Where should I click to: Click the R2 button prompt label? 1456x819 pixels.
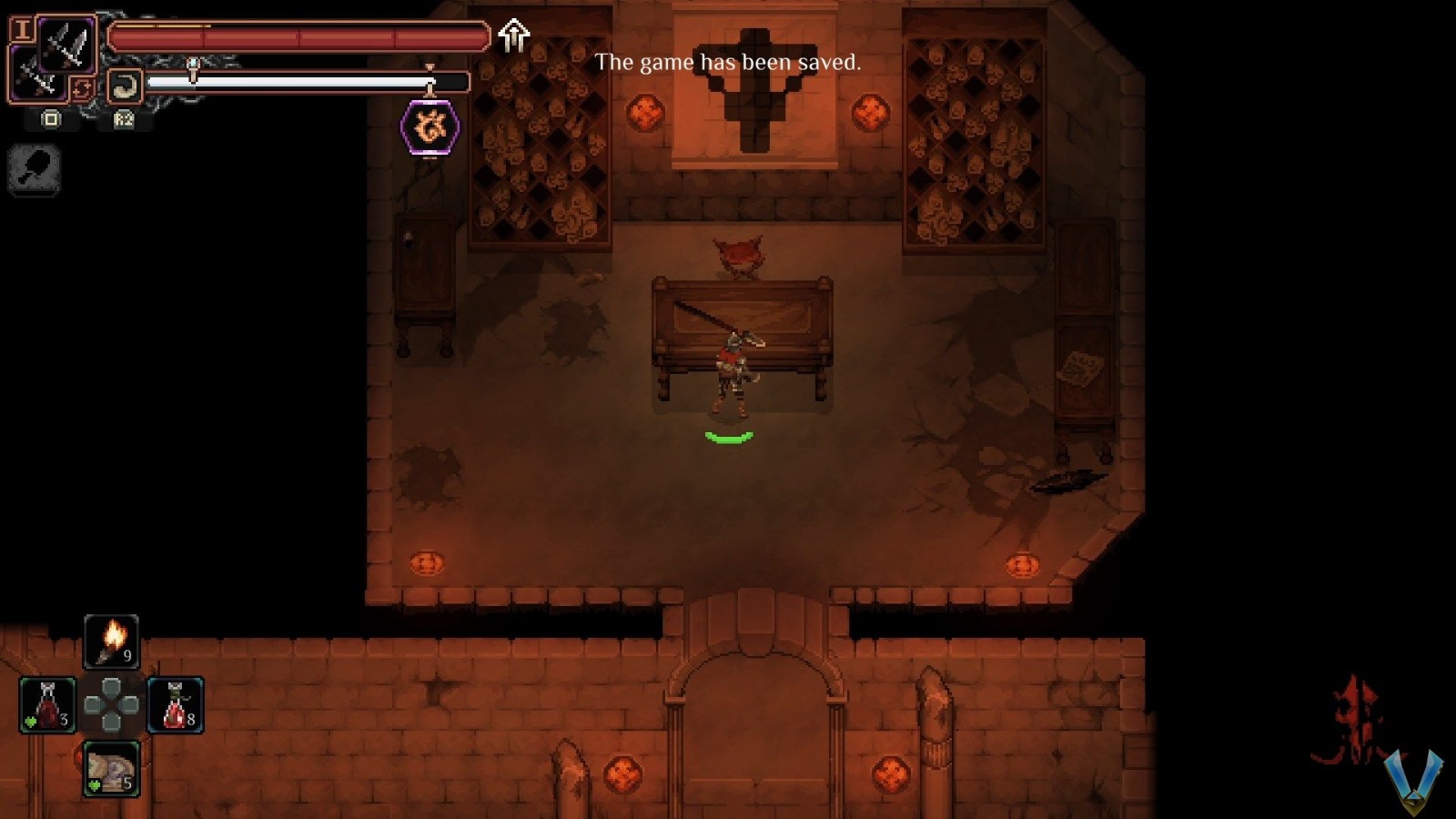[x=124, y=118]
